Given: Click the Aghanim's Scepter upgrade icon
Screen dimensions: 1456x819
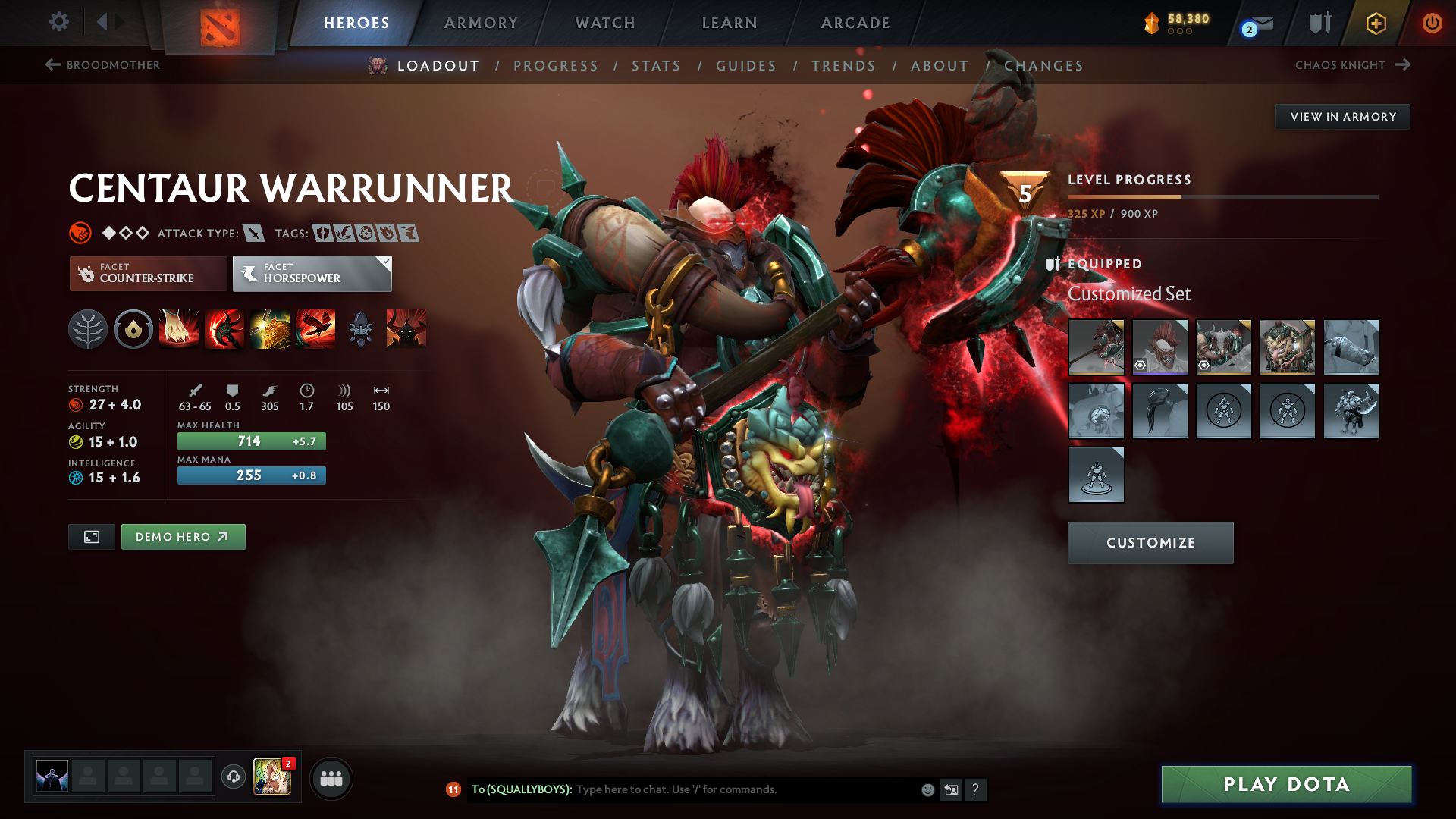Looking at the screenshot, I should (361, 328).
